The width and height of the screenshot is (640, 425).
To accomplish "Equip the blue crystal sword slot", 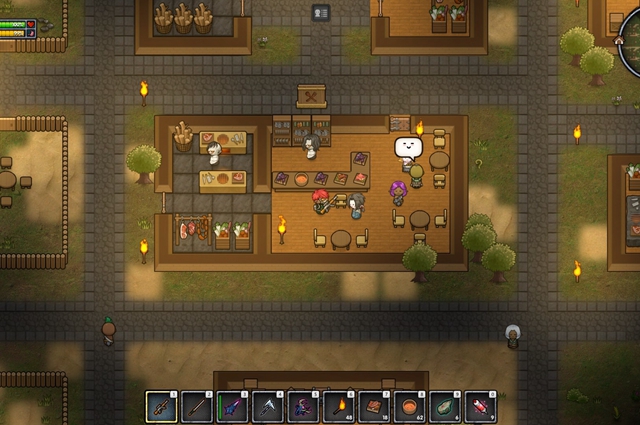I will [232, 406].
